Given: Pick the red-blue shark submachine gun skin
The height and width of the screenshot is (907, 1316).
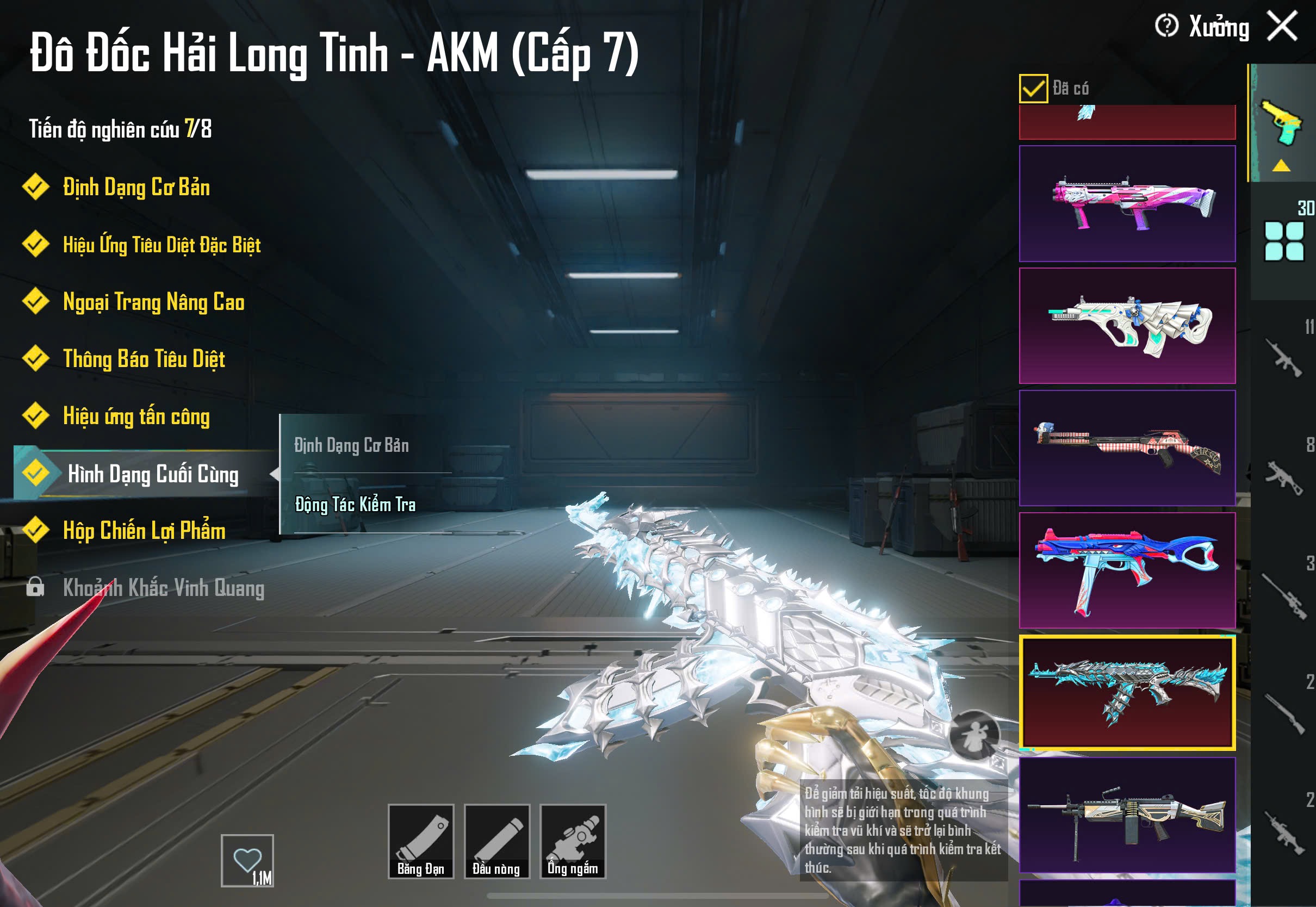Looking at the screenshot, I should point(1127,570).
